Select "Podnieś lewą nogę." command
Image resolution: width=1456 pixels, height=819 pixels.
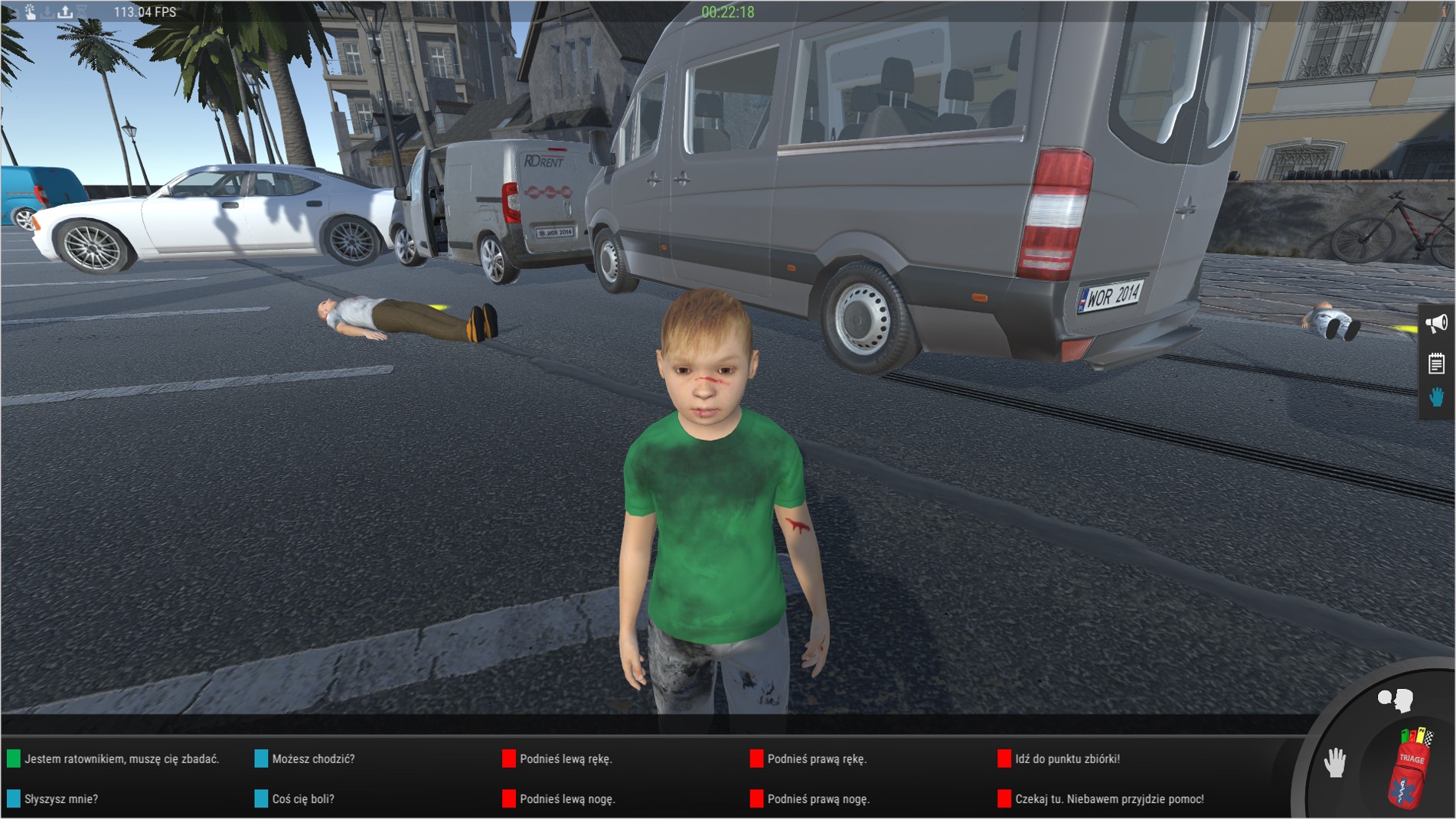[x=566, y=798]
